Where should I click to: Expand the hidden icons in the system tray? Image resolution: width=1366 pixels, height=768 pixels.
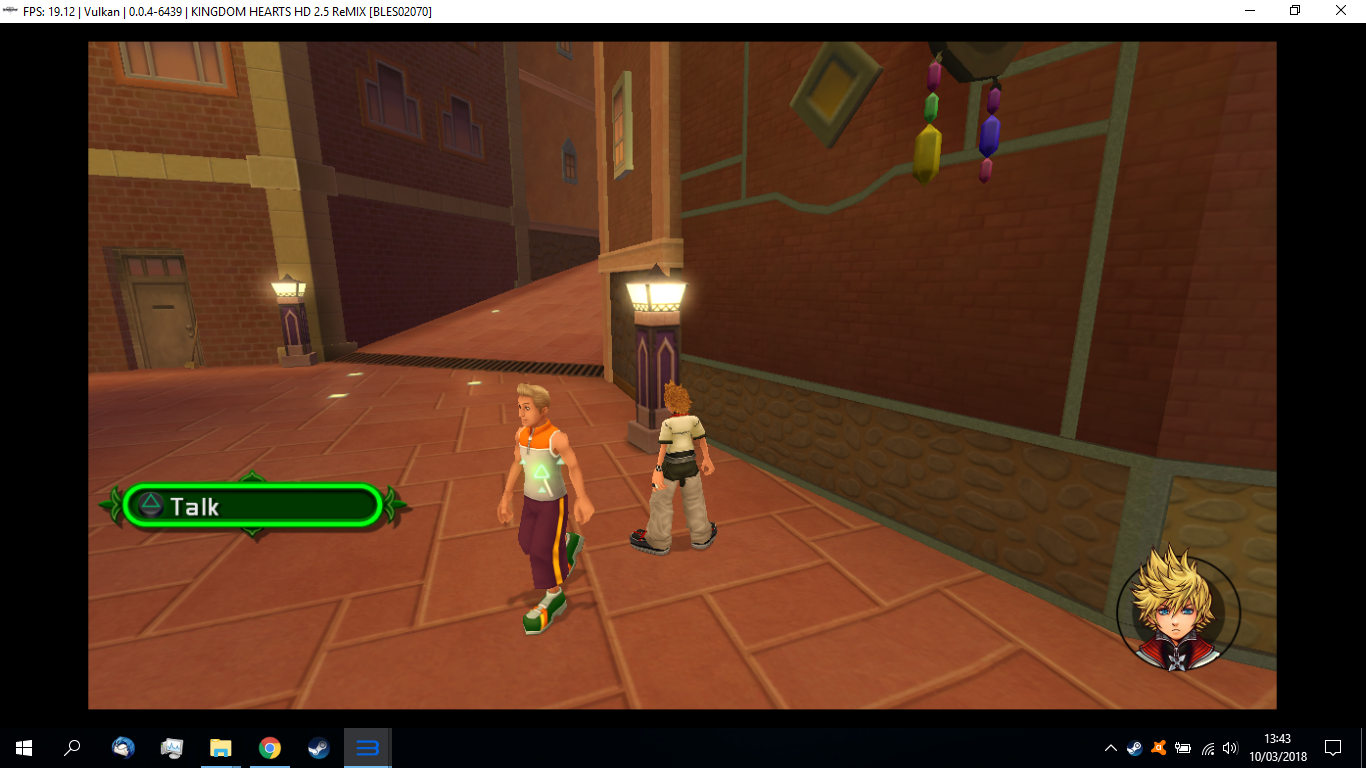click(x=1110, y=748)
